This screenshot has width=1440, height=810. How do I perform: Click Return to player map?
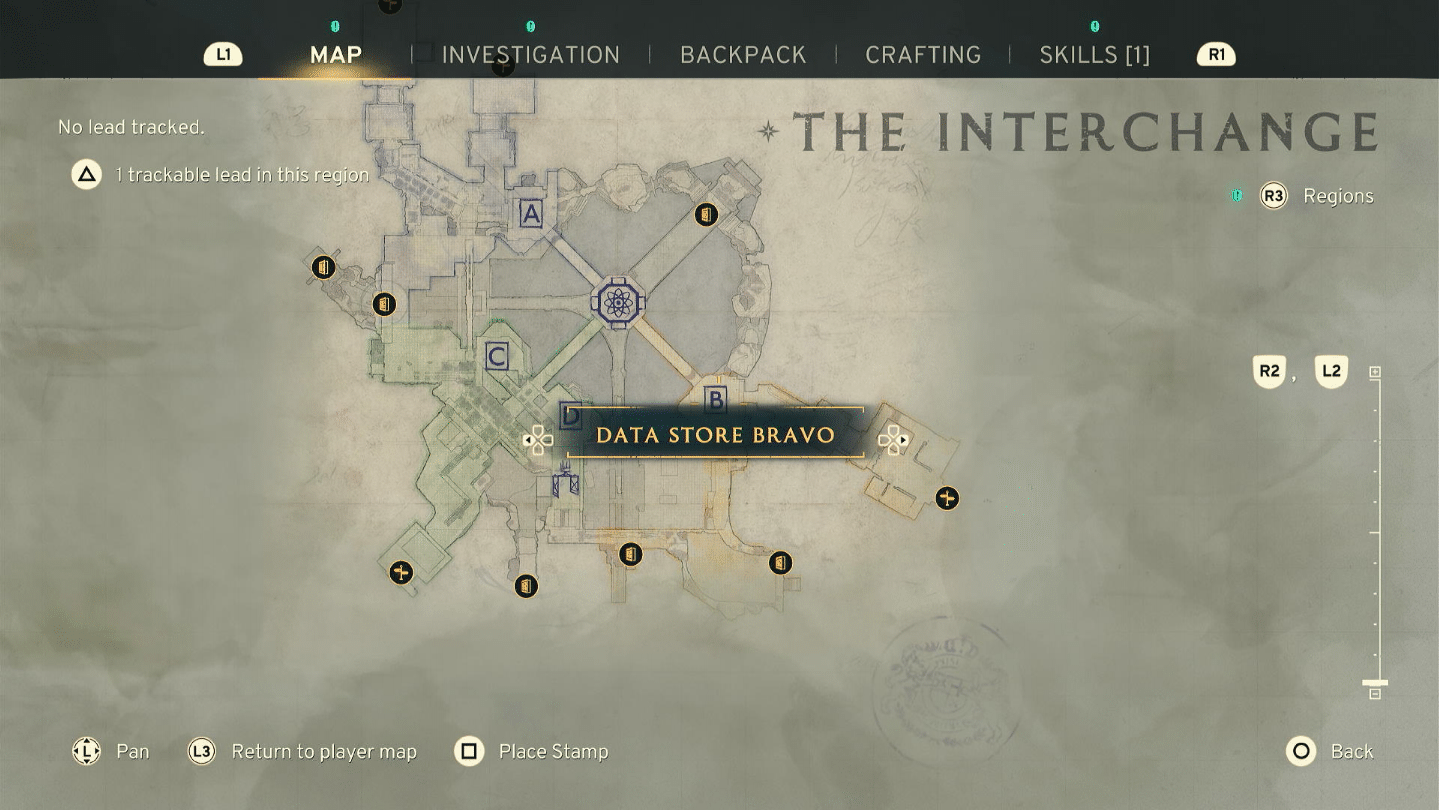tap(303, 751)
